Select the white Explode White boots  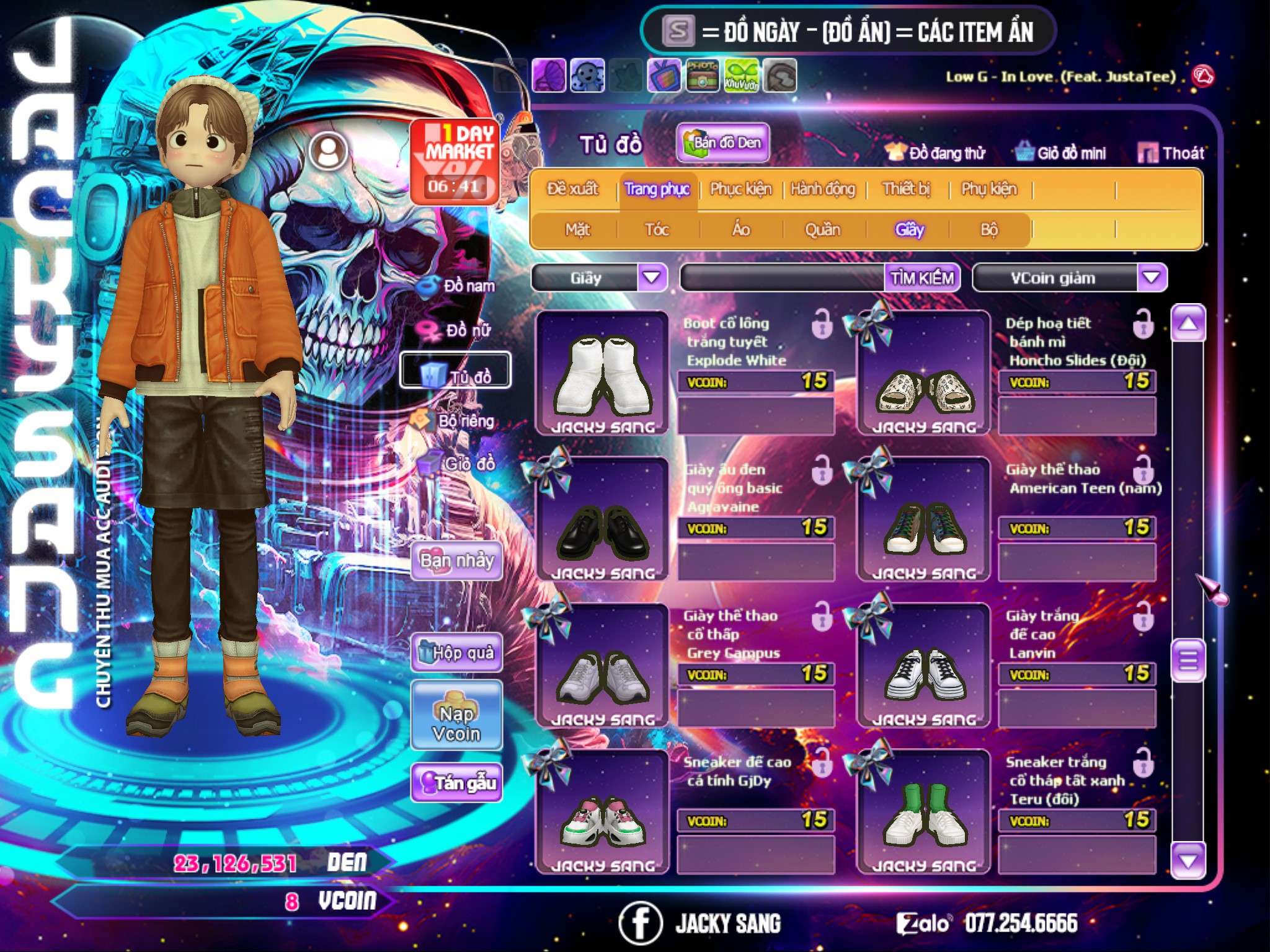coord(602,374)
